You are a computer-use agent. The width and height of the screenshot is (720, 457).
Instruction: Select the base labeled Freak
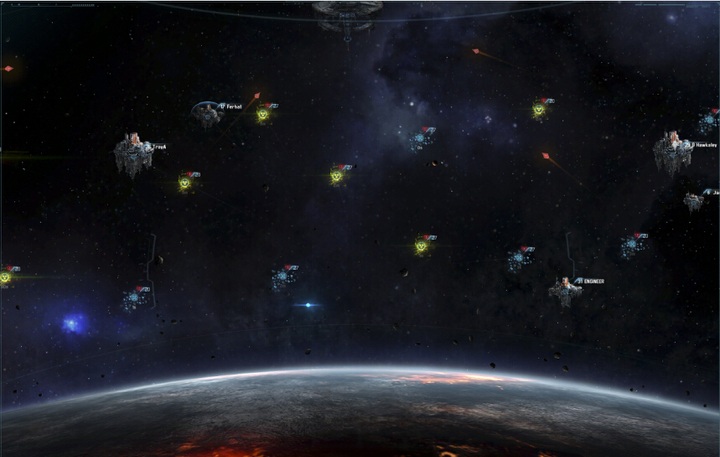click(x=132, y=154)
